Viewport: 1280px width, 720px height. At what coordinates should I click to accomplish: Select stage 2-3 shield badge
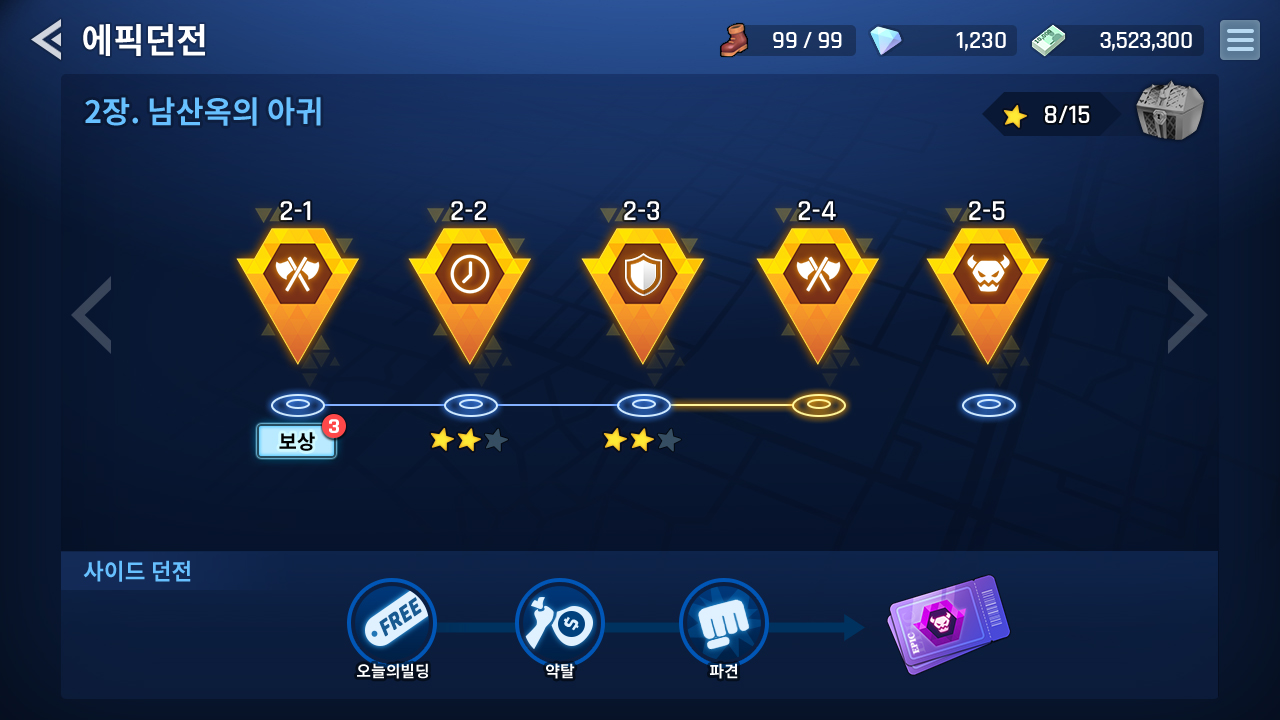tap(642, 283)
